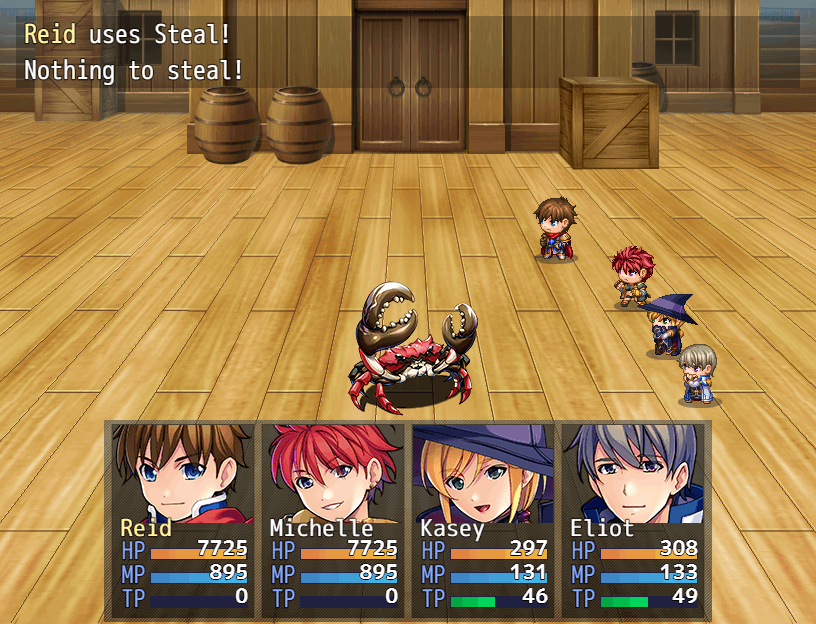Screen dimensions: 816x624
Task: Choose Michelle's portrait card
Action: click(x=333, y=518)
